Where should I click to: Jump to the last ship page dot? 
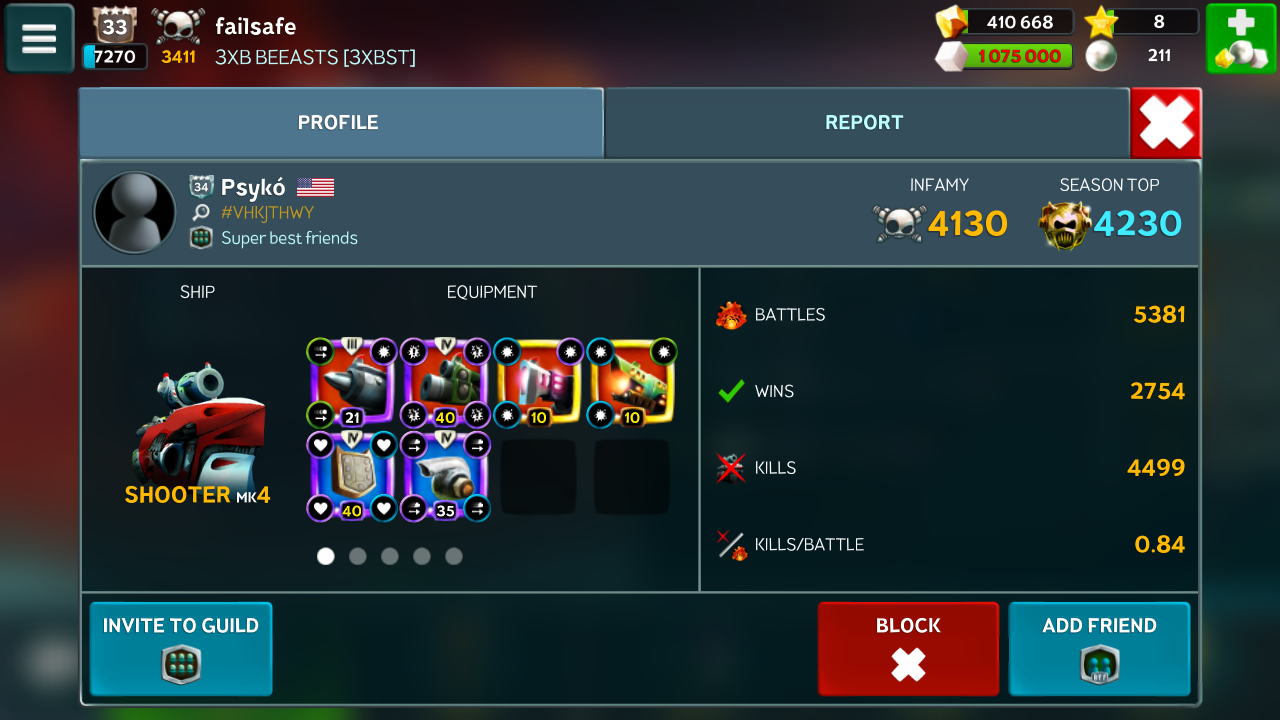tap(454, 556)
